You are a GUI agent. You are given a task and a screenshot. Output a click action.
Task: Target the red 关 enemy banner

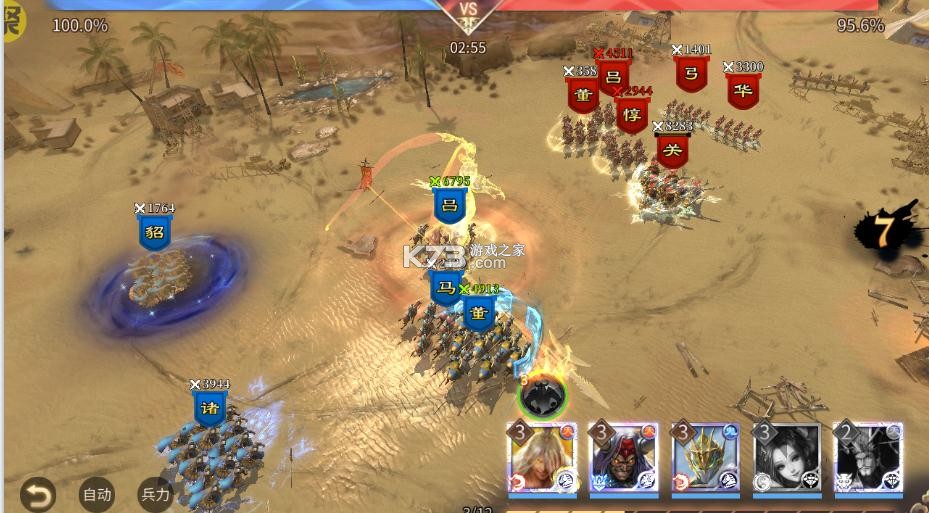coord(673,152)
